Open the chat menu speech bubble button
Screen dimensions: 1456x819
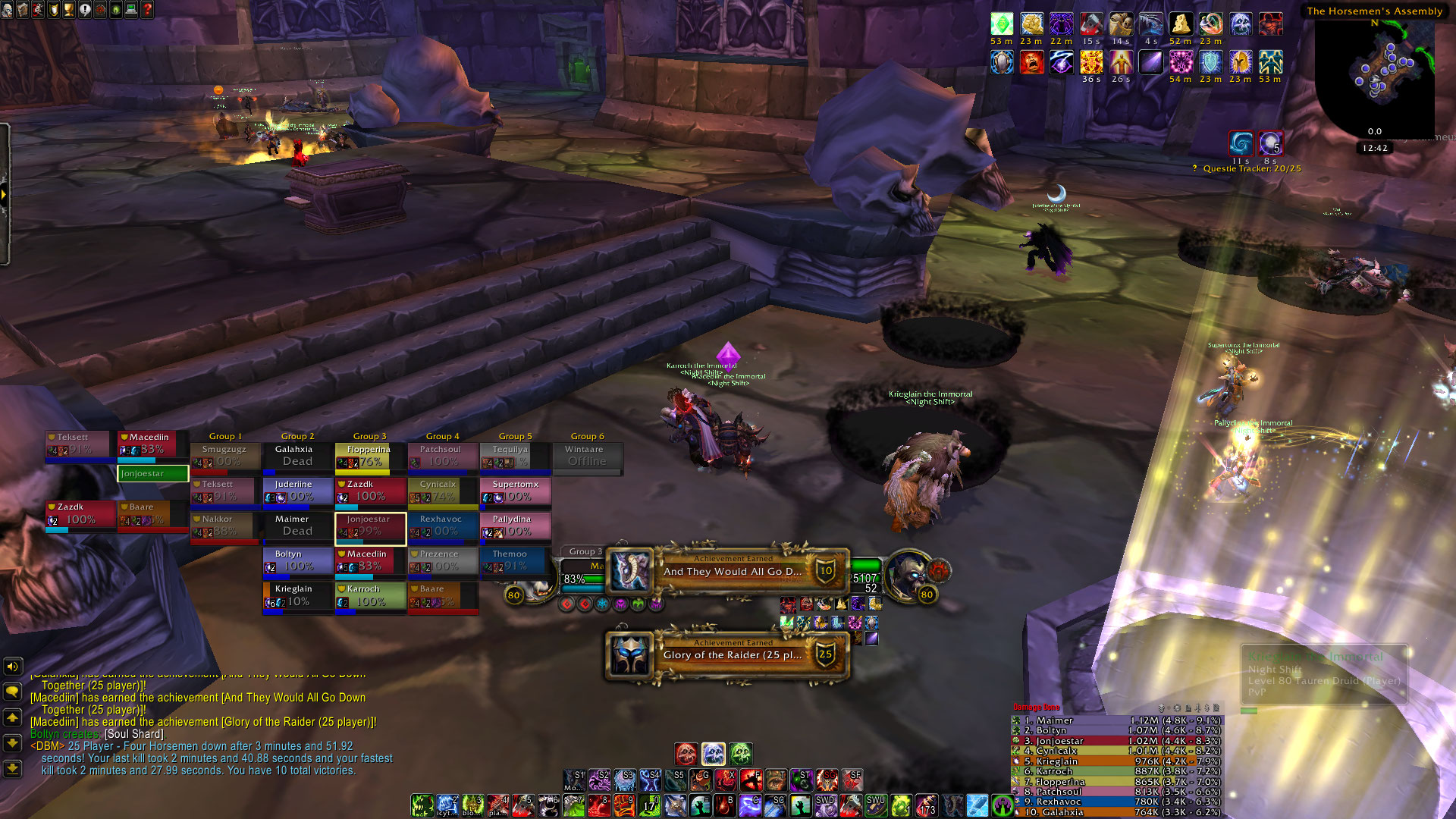[12, 692]
